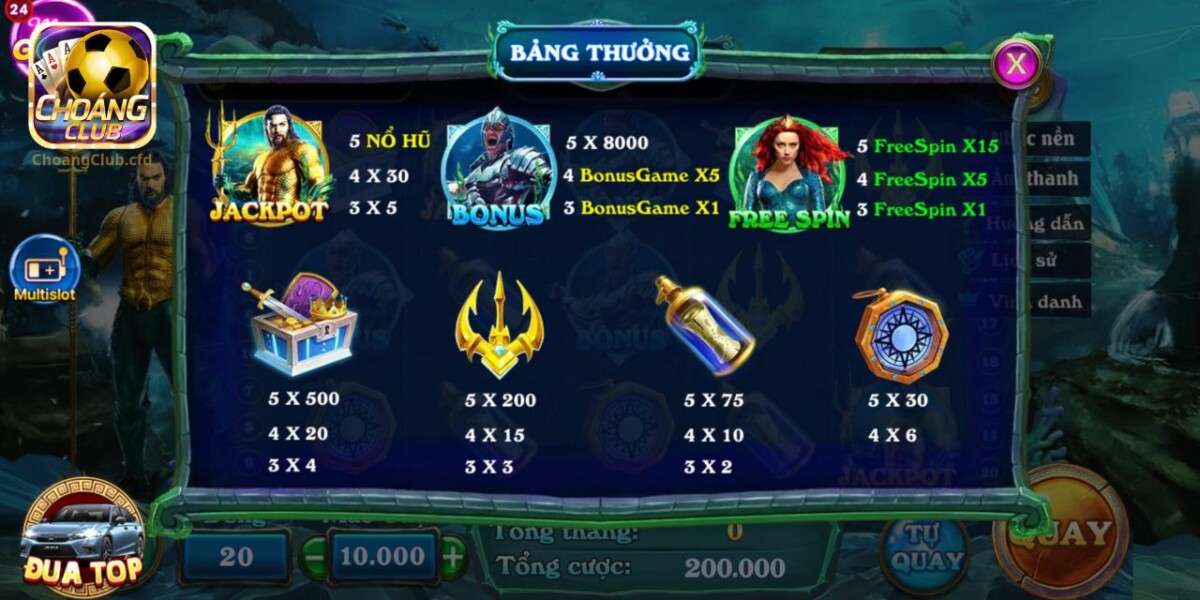
Task: Decrease the bet with the minus button
Action: pyautogui.click(x=315, y=557)
